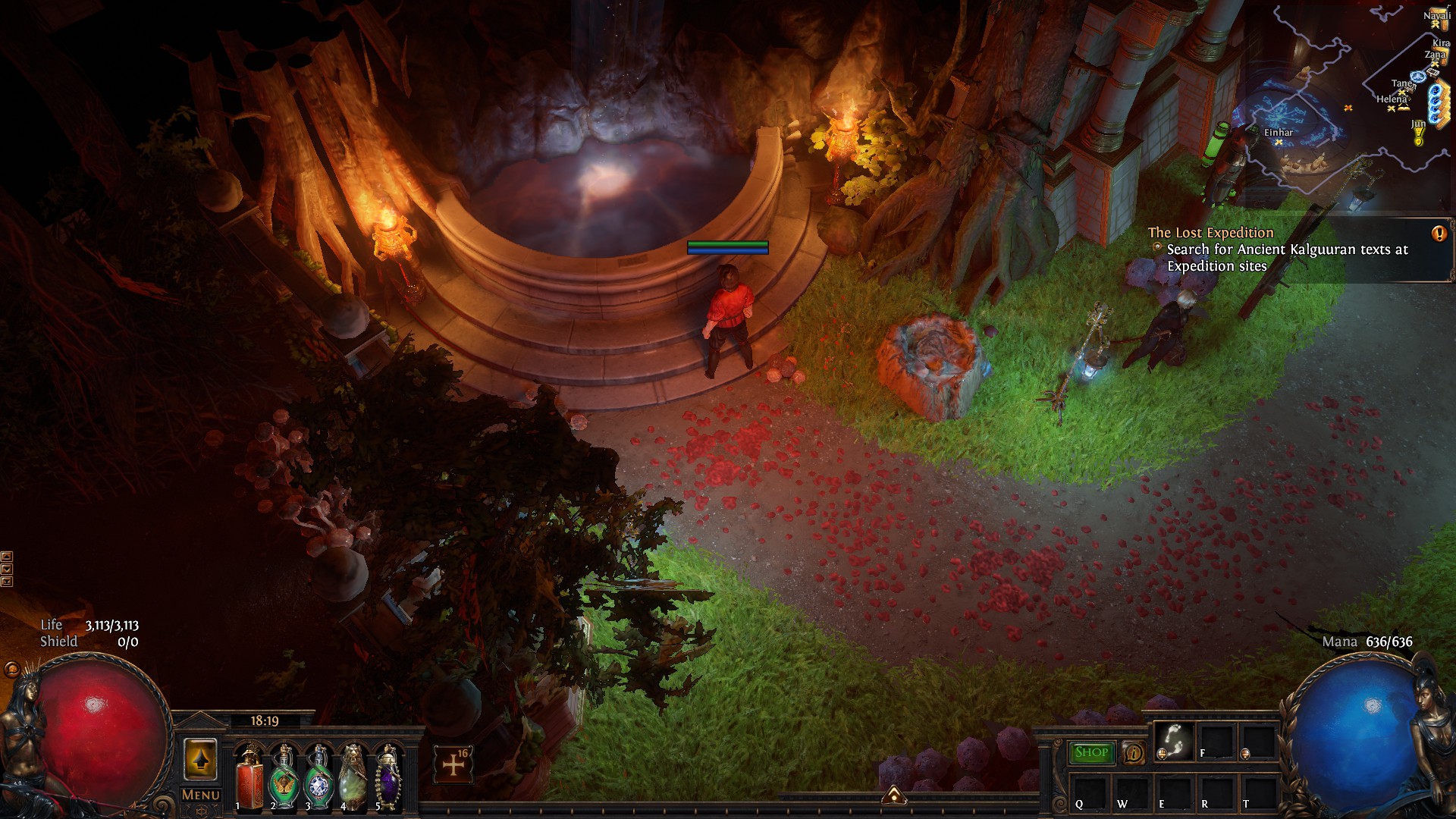The width and height of the screenshot is (1456, 819).
Task: Open the cross icon with number 16
Action: click(x=453, y=764)
